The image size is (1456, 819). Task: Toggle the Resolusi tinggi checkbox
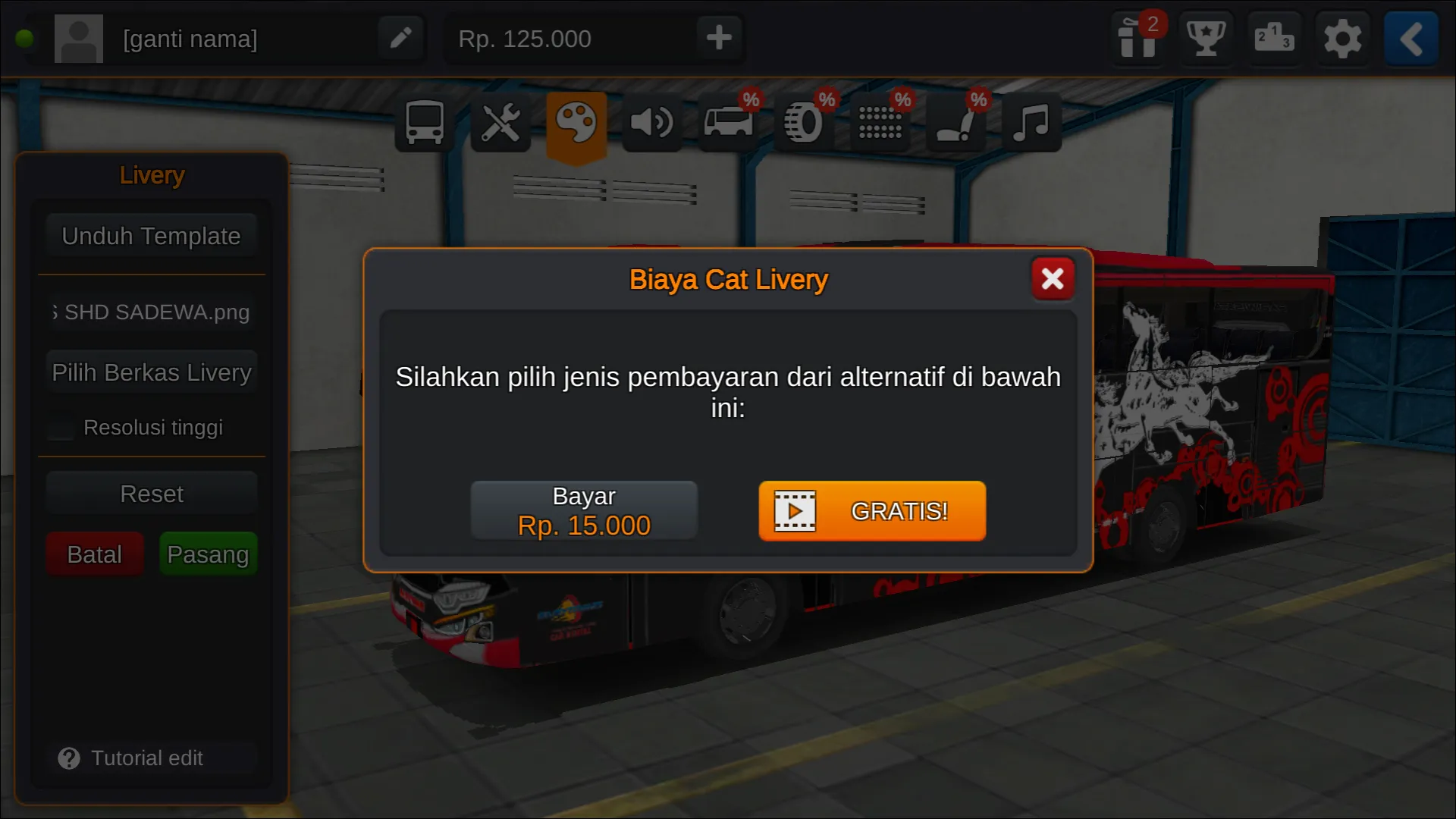click(x=61, y=428)
